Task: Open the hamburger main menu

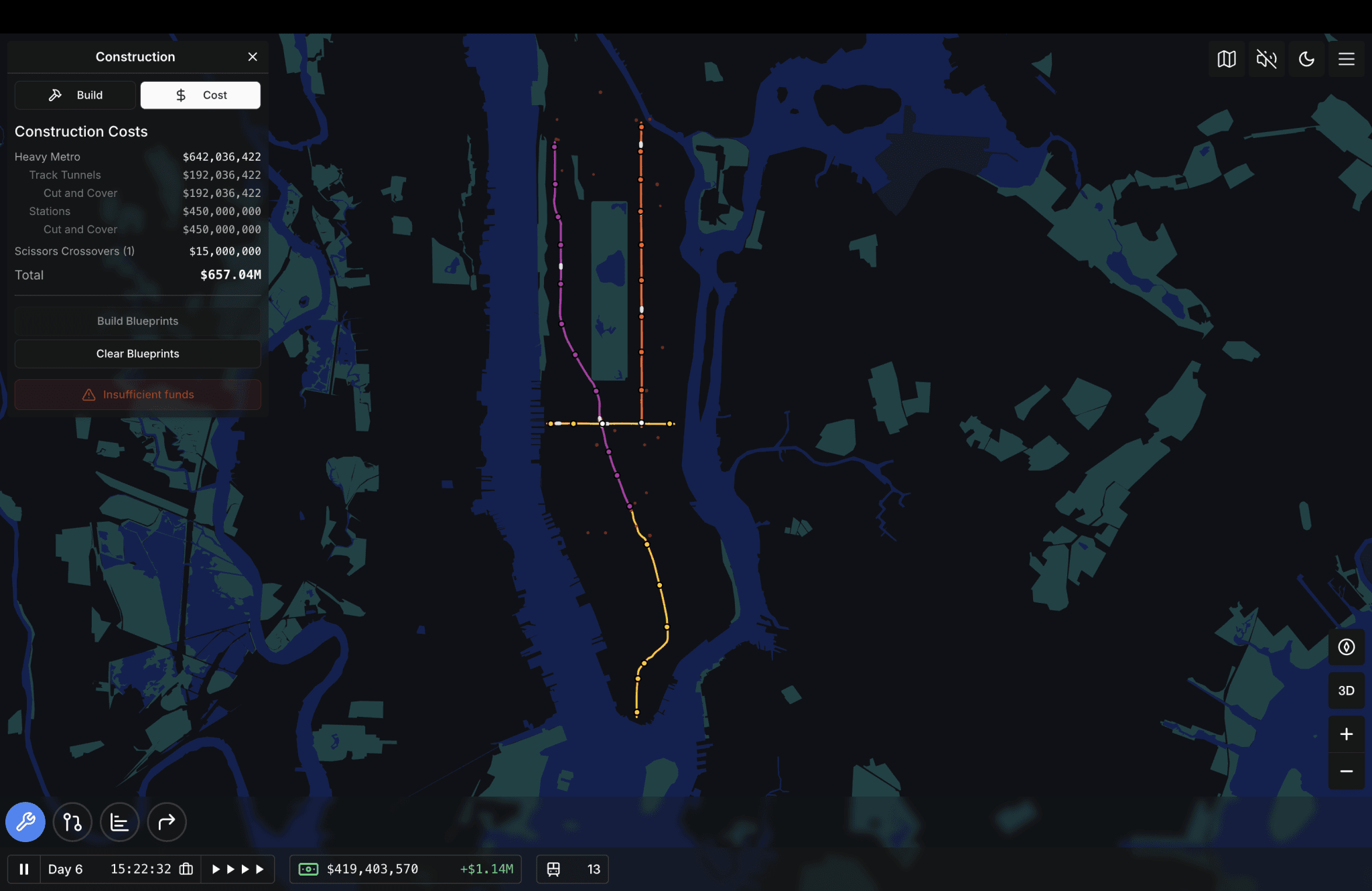Action: (x=1347, y=59)
